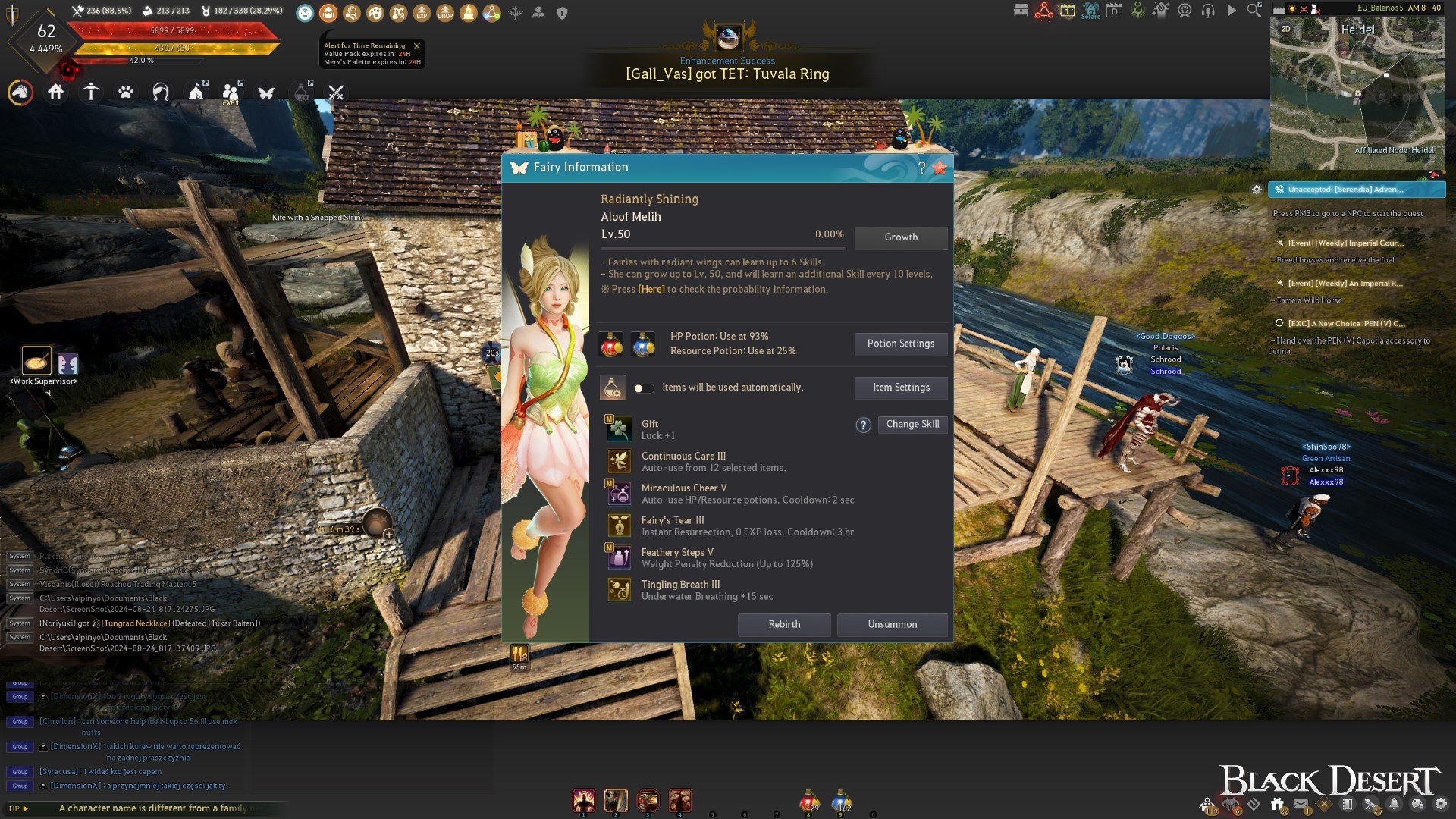Open the fairy butterfly wings icon

265,93
